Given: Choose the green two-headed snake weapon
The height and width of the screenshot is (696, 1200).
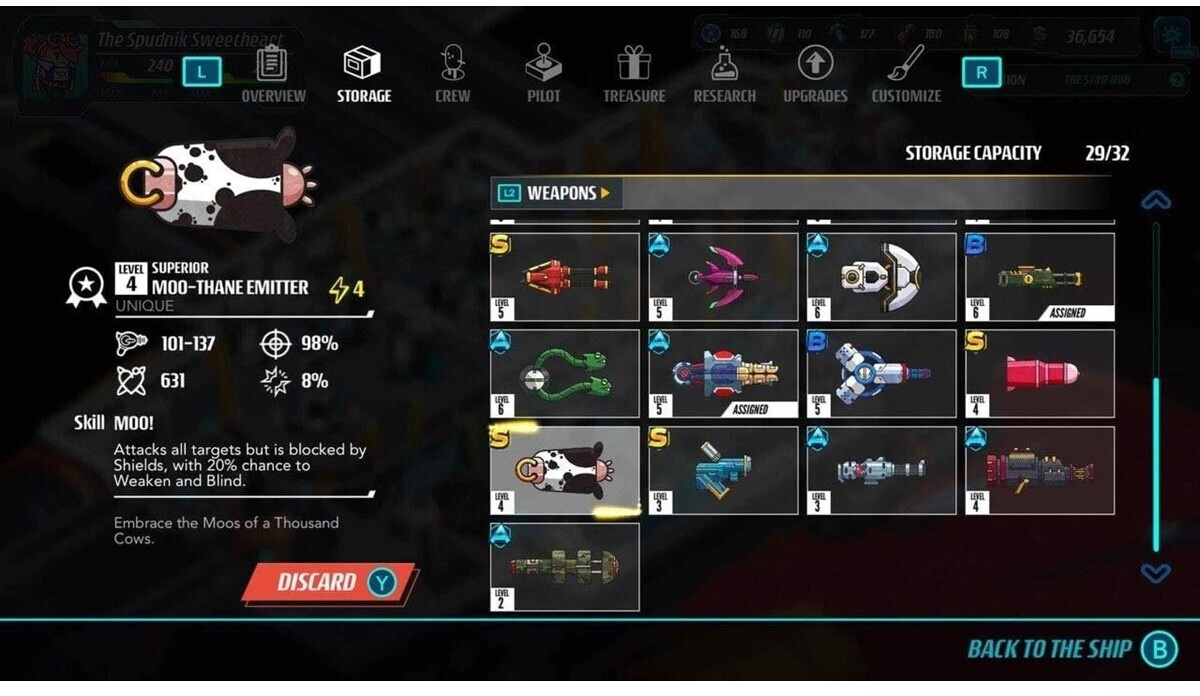Looking at the screenshot, I should pos(564,374).
